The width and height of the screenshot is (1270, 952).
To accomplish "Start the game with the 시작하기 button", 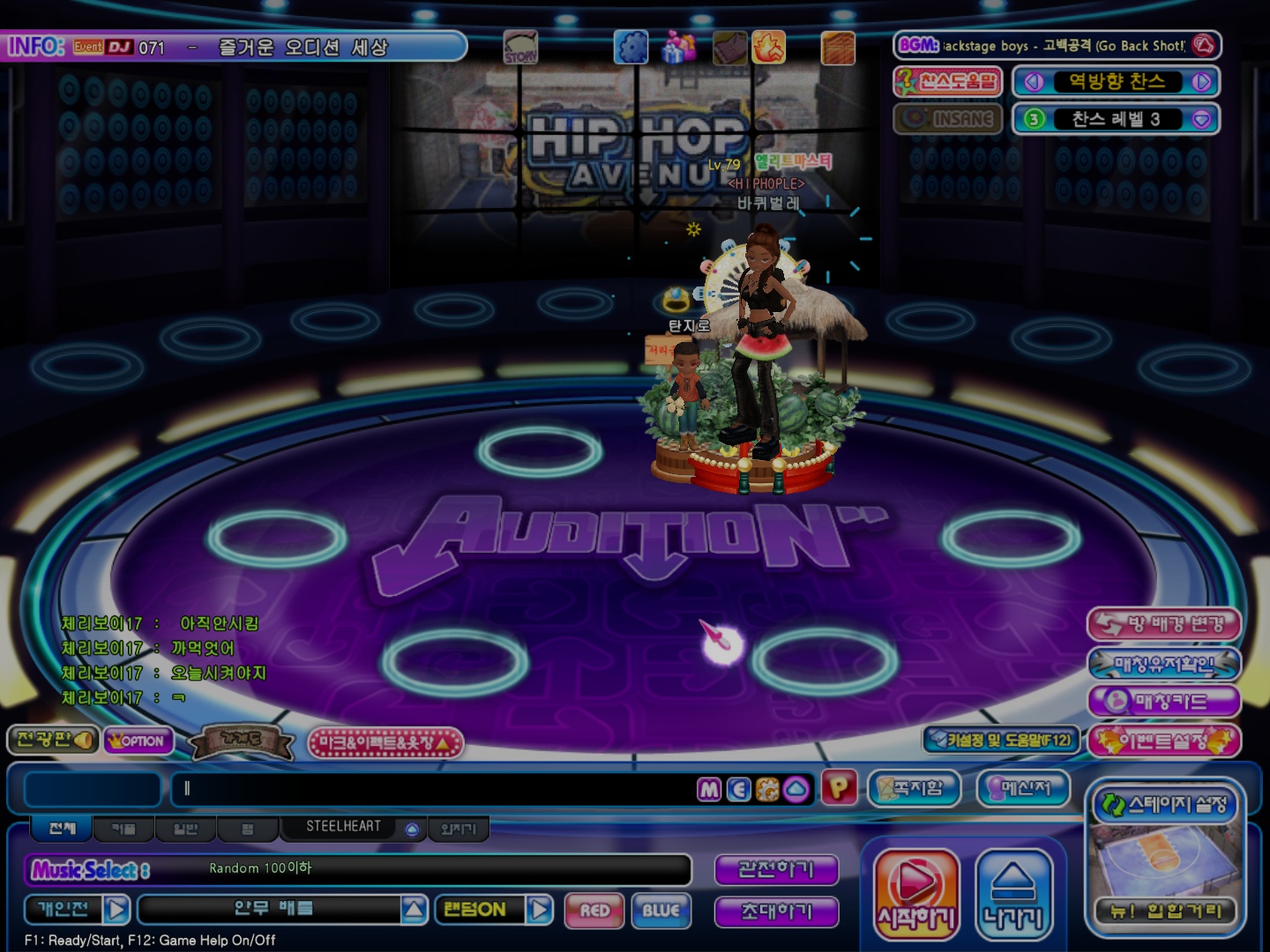I will 916,892.
